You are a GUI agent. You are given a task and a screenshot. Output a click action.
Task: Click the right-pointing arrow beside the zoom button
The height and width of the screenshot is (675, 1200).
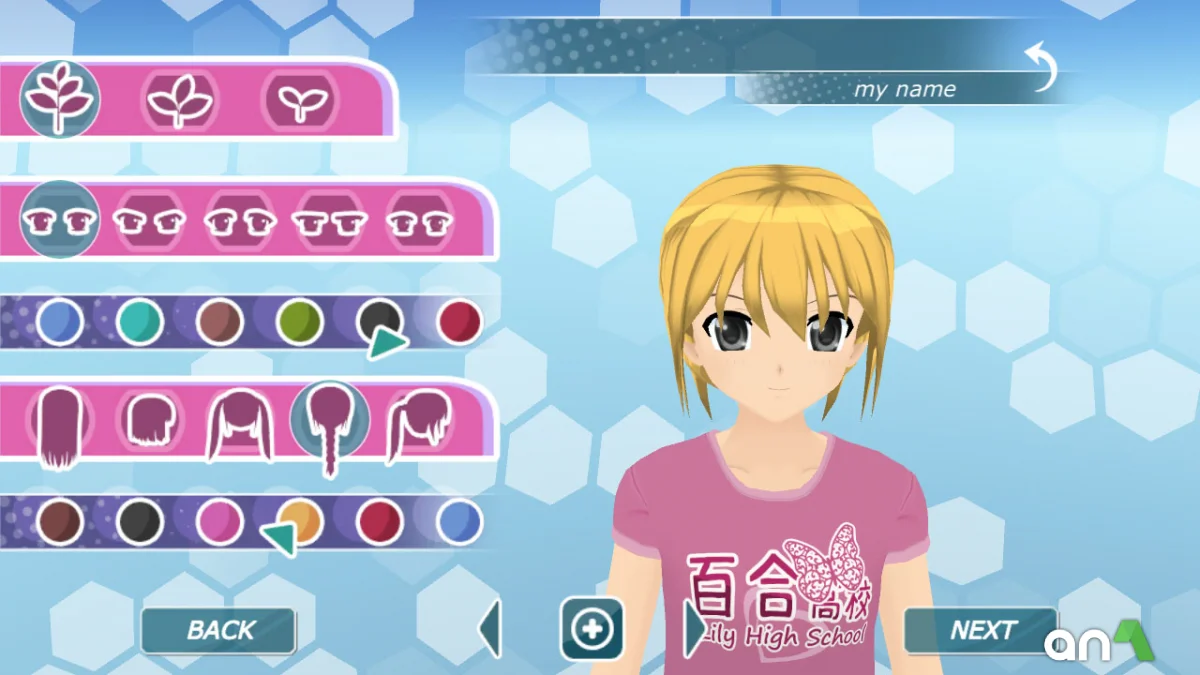point(694,629)
